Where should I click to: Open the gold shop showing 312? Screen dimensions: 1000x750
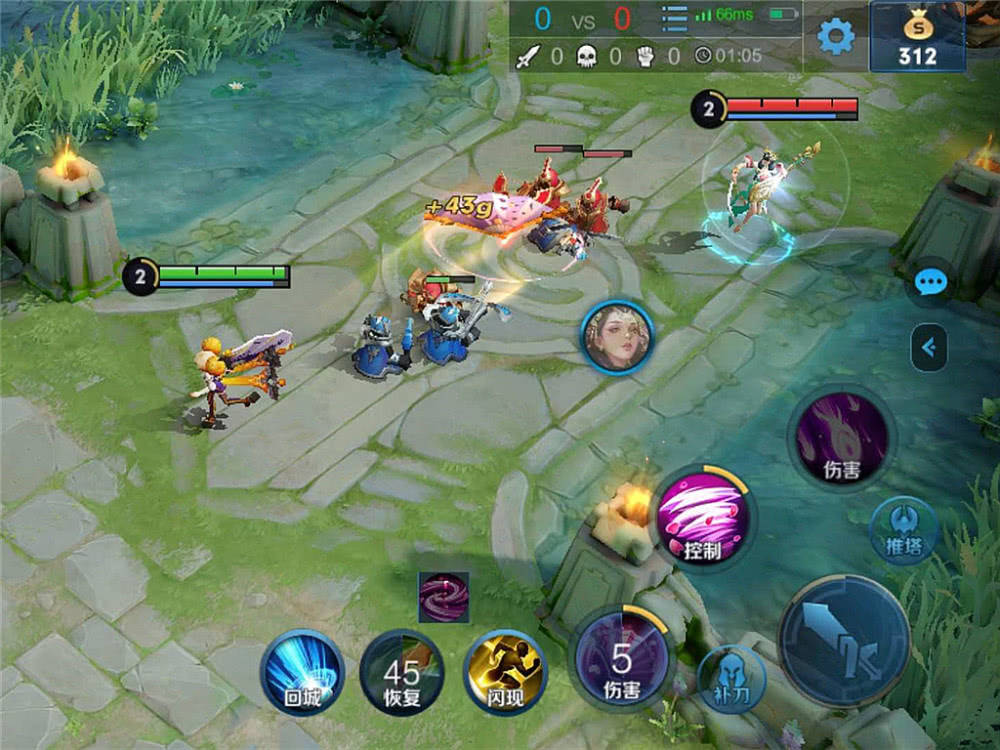917,37
